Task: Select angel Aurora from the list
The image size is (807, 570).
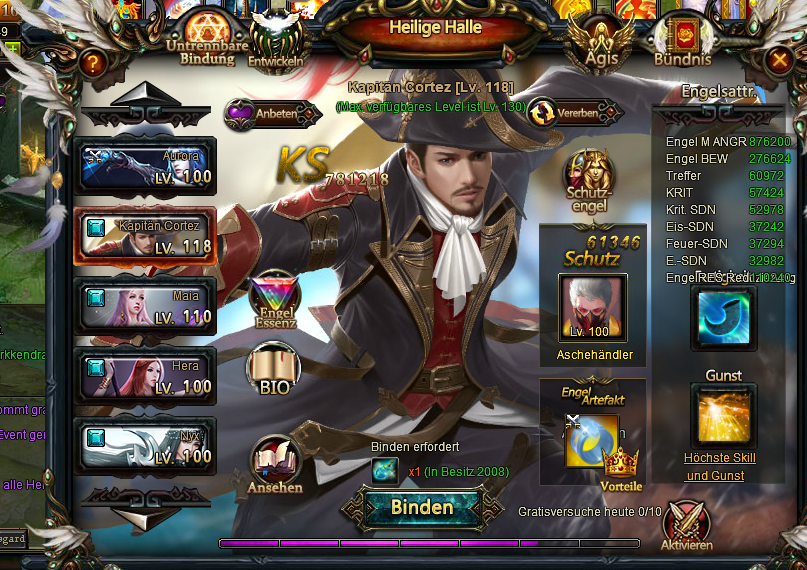Action: click(144, 166)
